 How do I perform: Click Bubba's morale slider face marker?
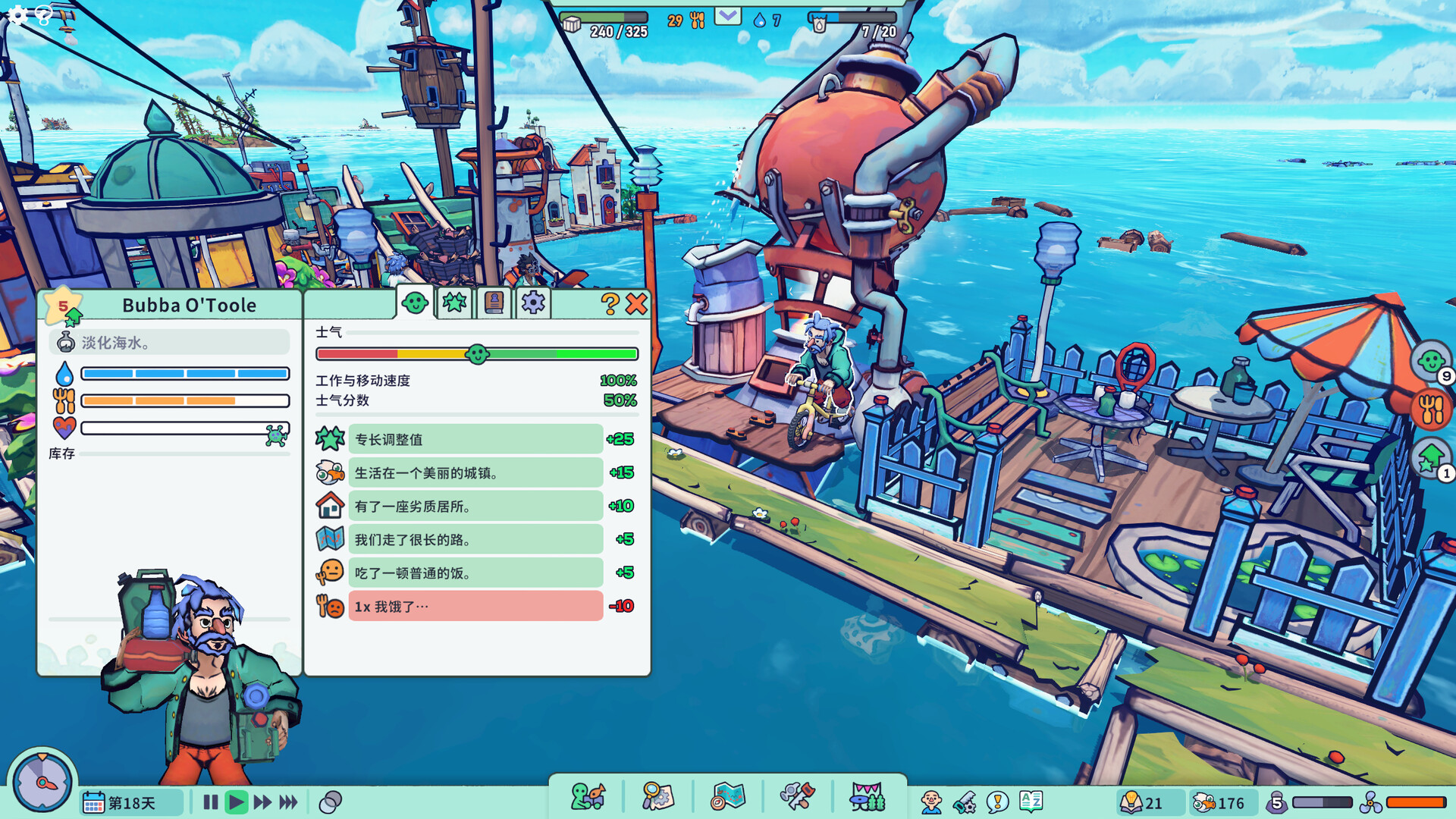[x=478, y=353]
